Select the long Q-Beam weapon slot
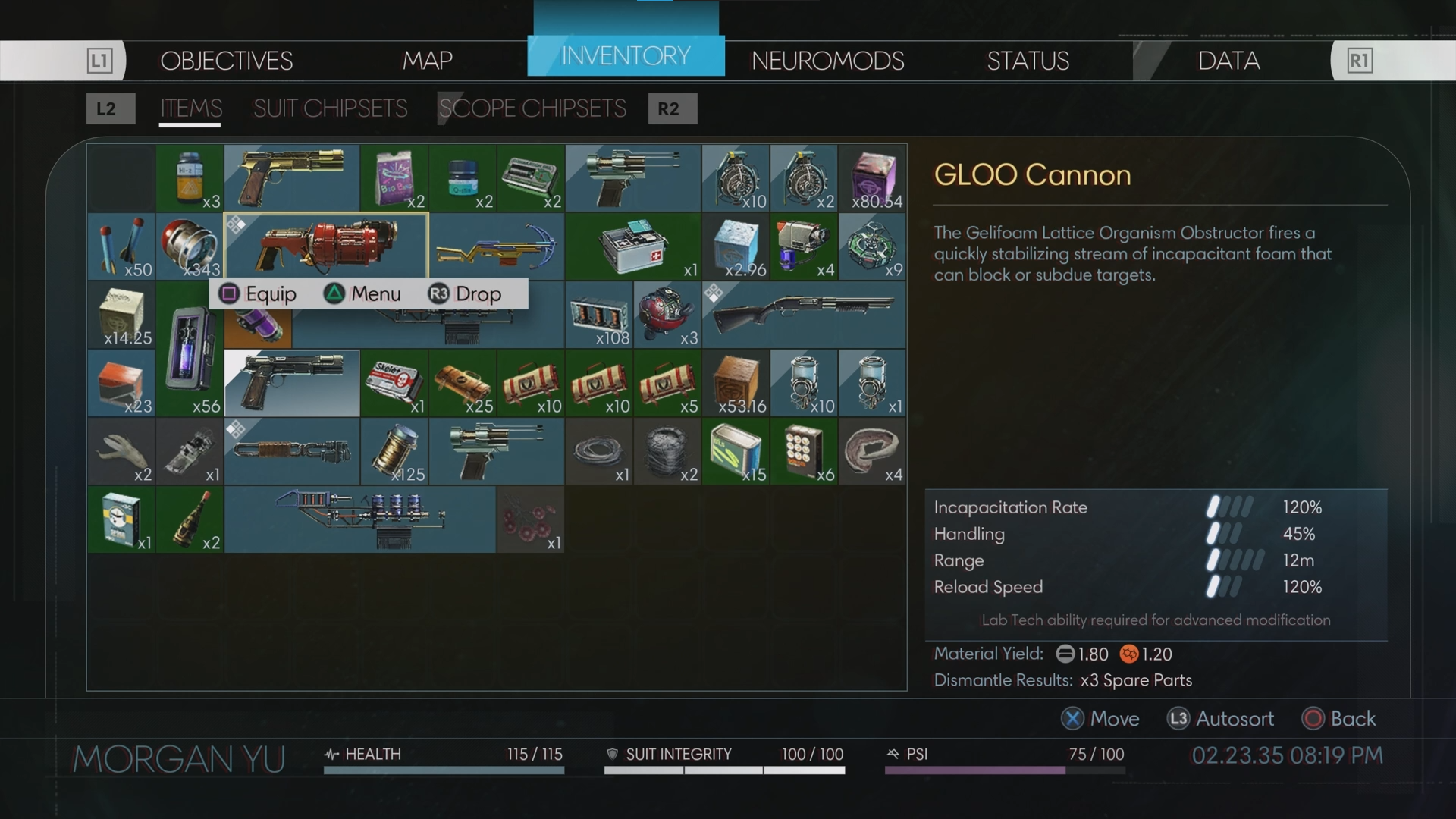The height and width of the screenshot is (819, 1456). [x=359, y=519]
